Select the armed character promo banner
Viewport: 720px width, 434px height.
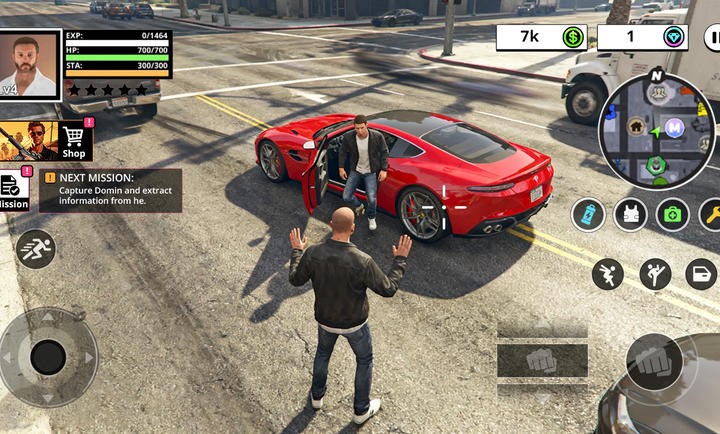click(28, 141)
